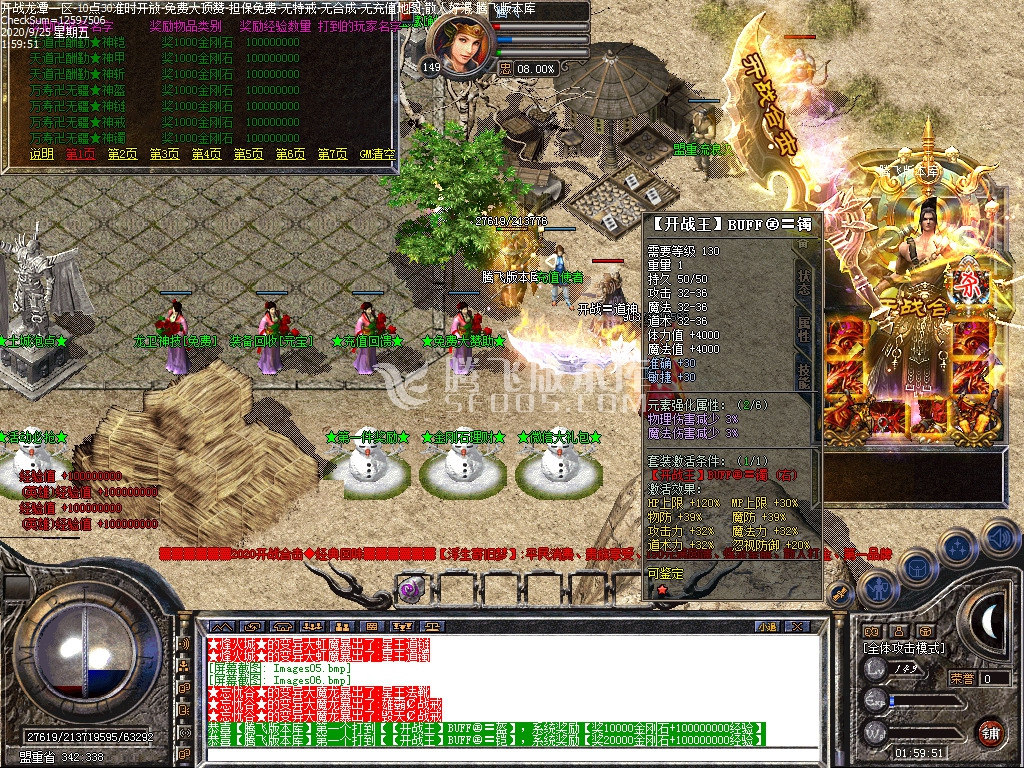Go to reward list page 第7页
This screenshot has height=768, width=1024.
tap(333, 154)
